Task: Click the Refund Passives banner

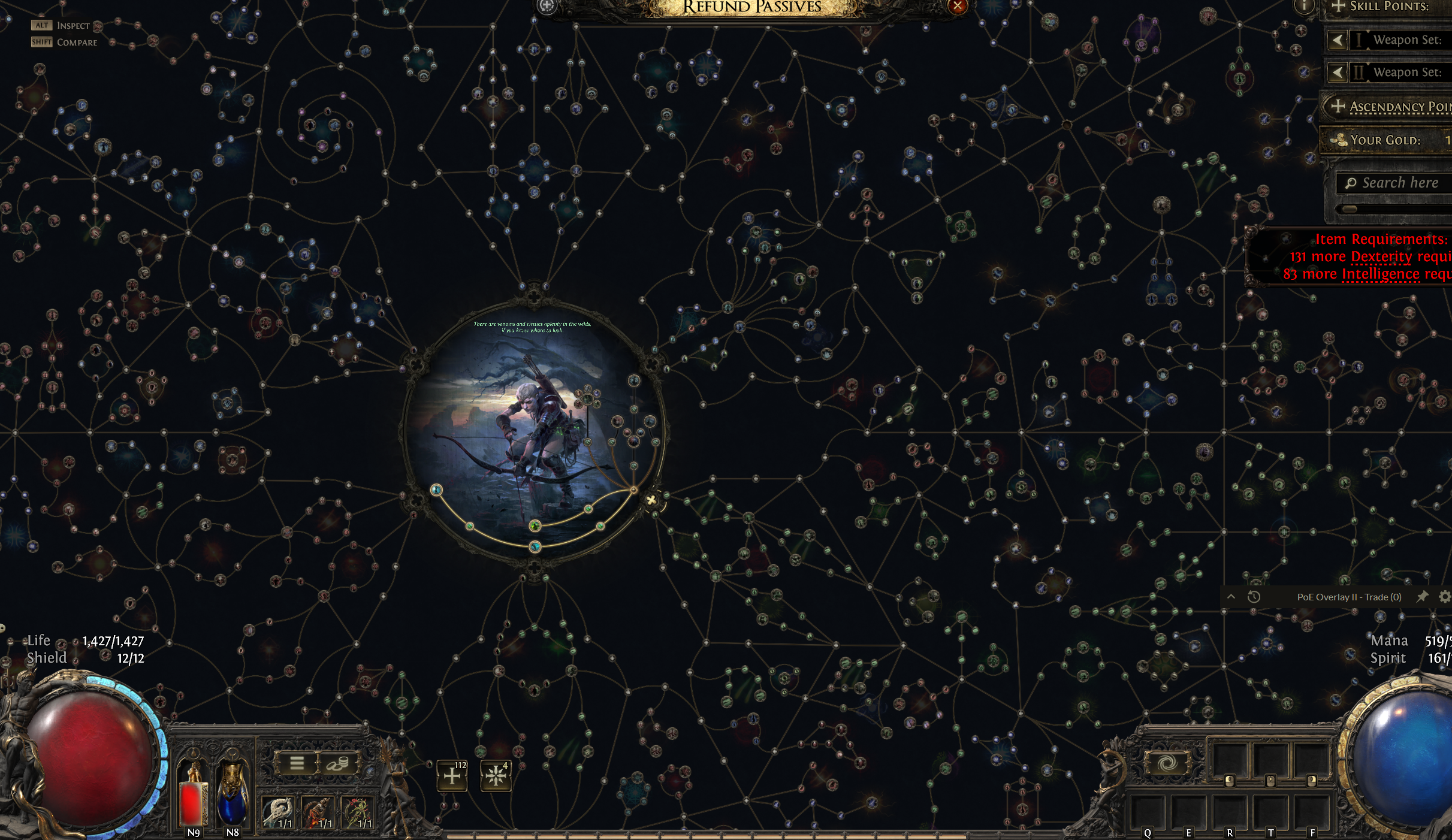Action: coord(751,7)
